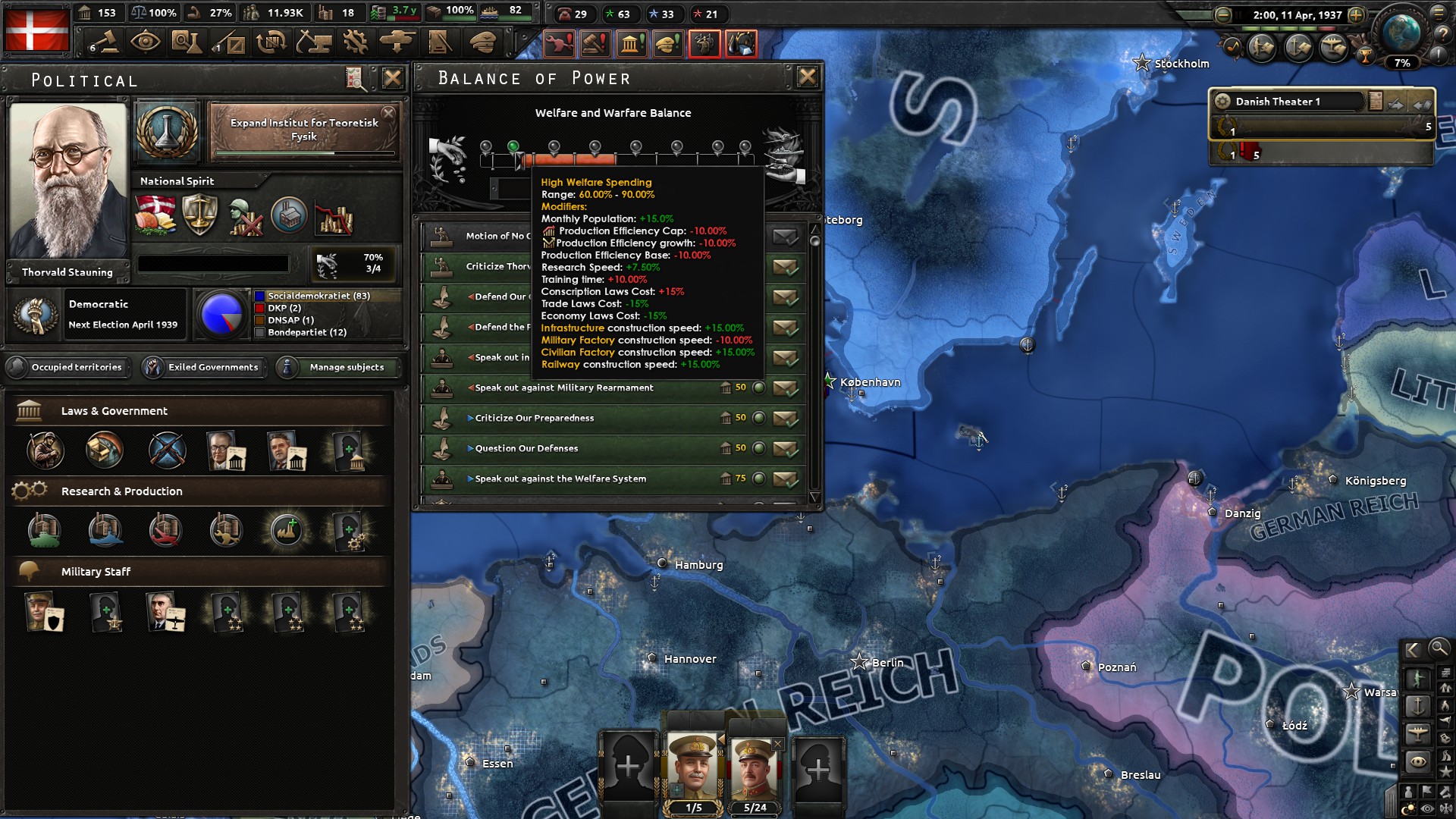Open the Decisions panel (gavel icon)
Screen dimensions: 1456x819
[106, 44]
